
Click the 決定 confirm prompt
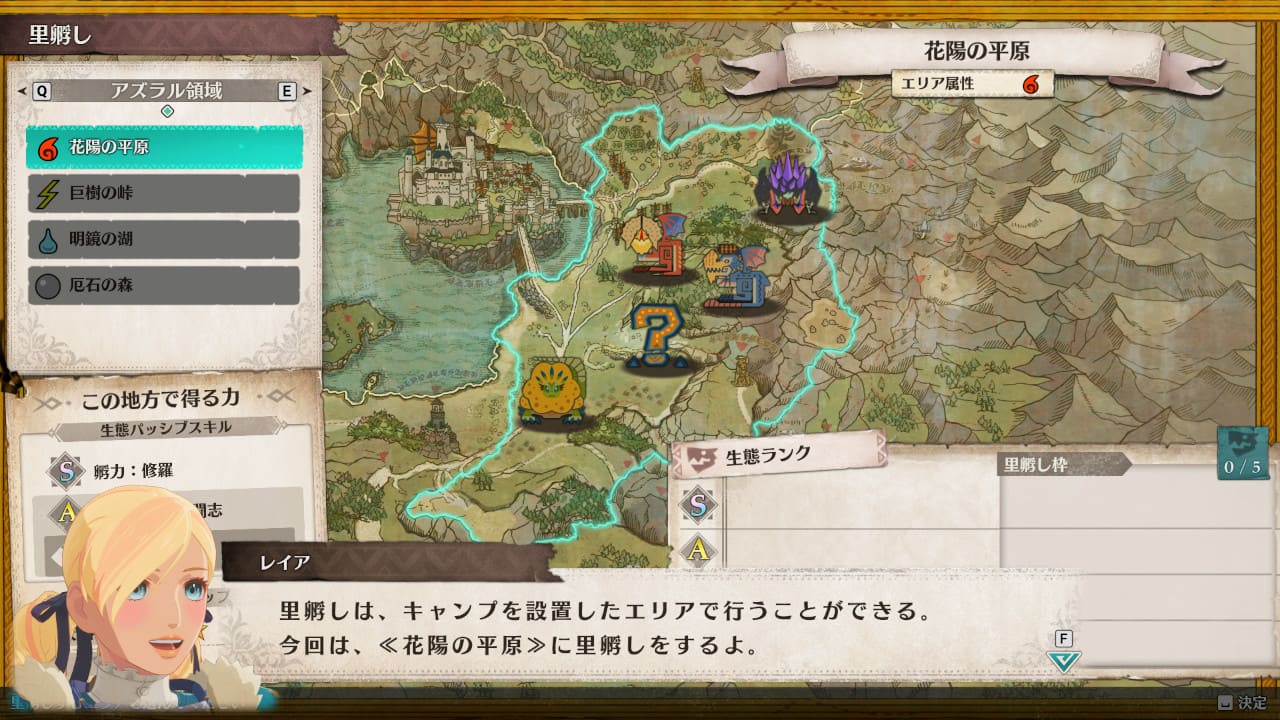1241,703
